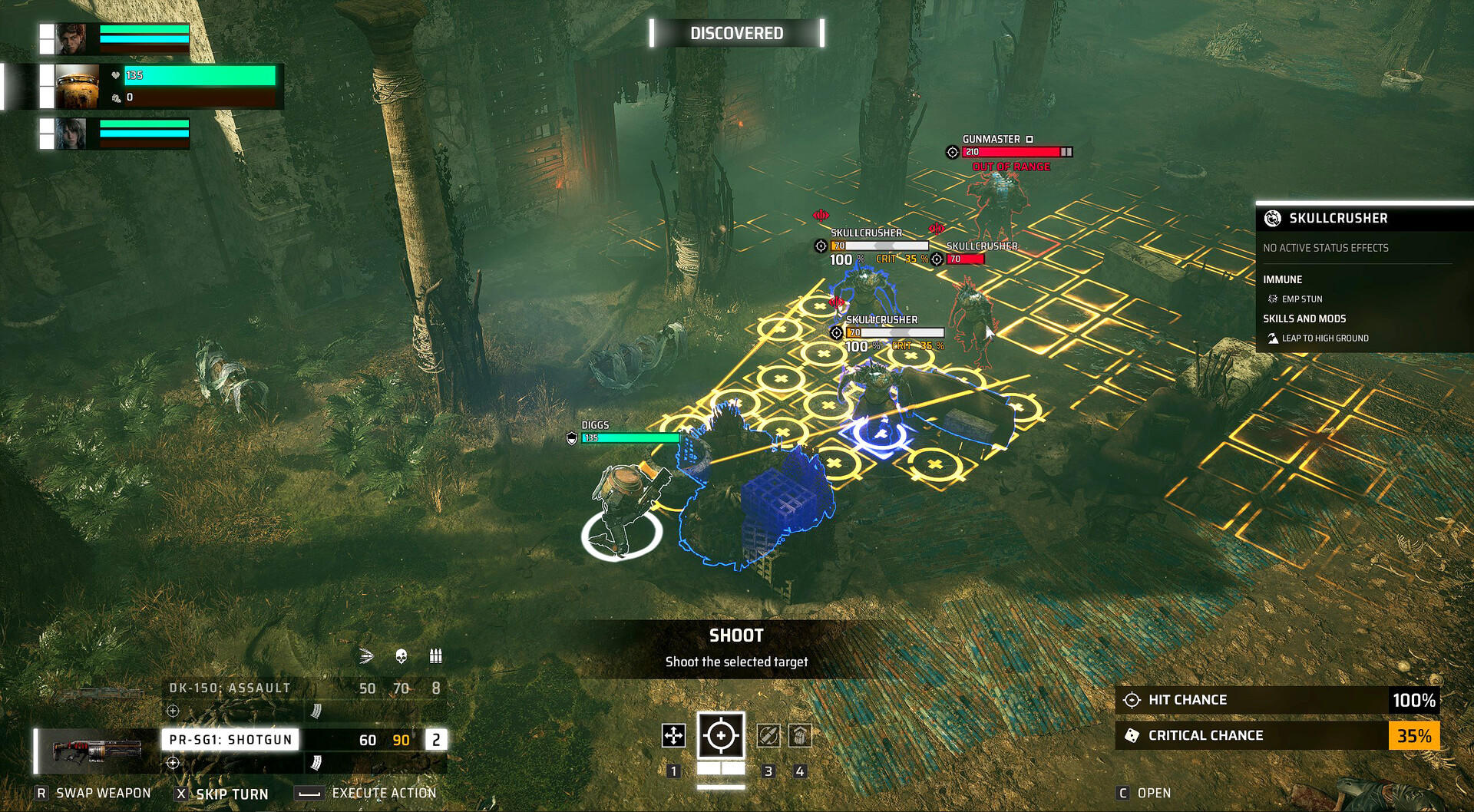The width and height of the screenshot is (1474, 812).
Task: Click the SWAP WEAPON button
Action: coord(92,793)
